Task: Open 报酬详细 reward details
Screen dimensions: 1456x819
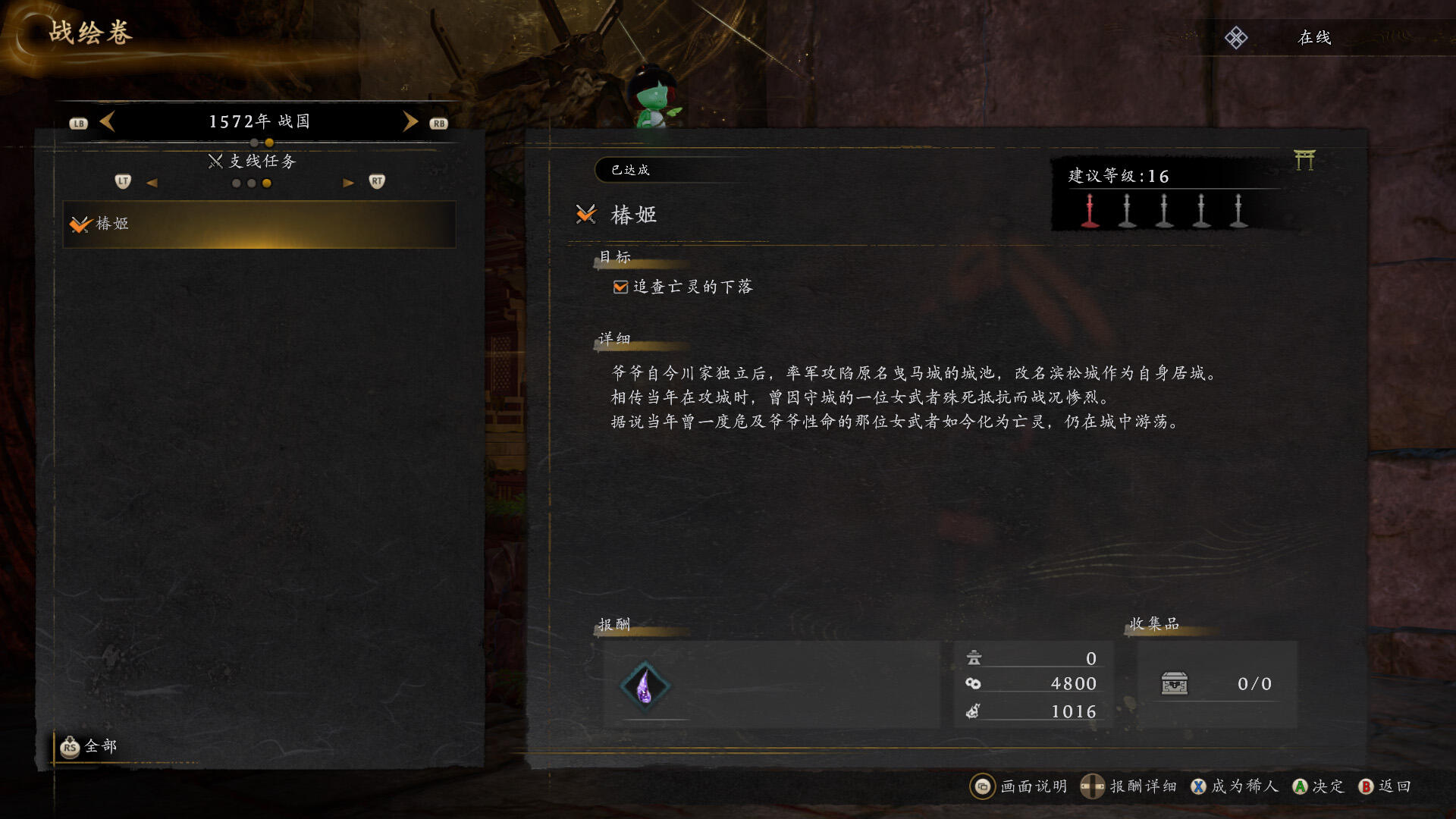Action: (1129, 786)
